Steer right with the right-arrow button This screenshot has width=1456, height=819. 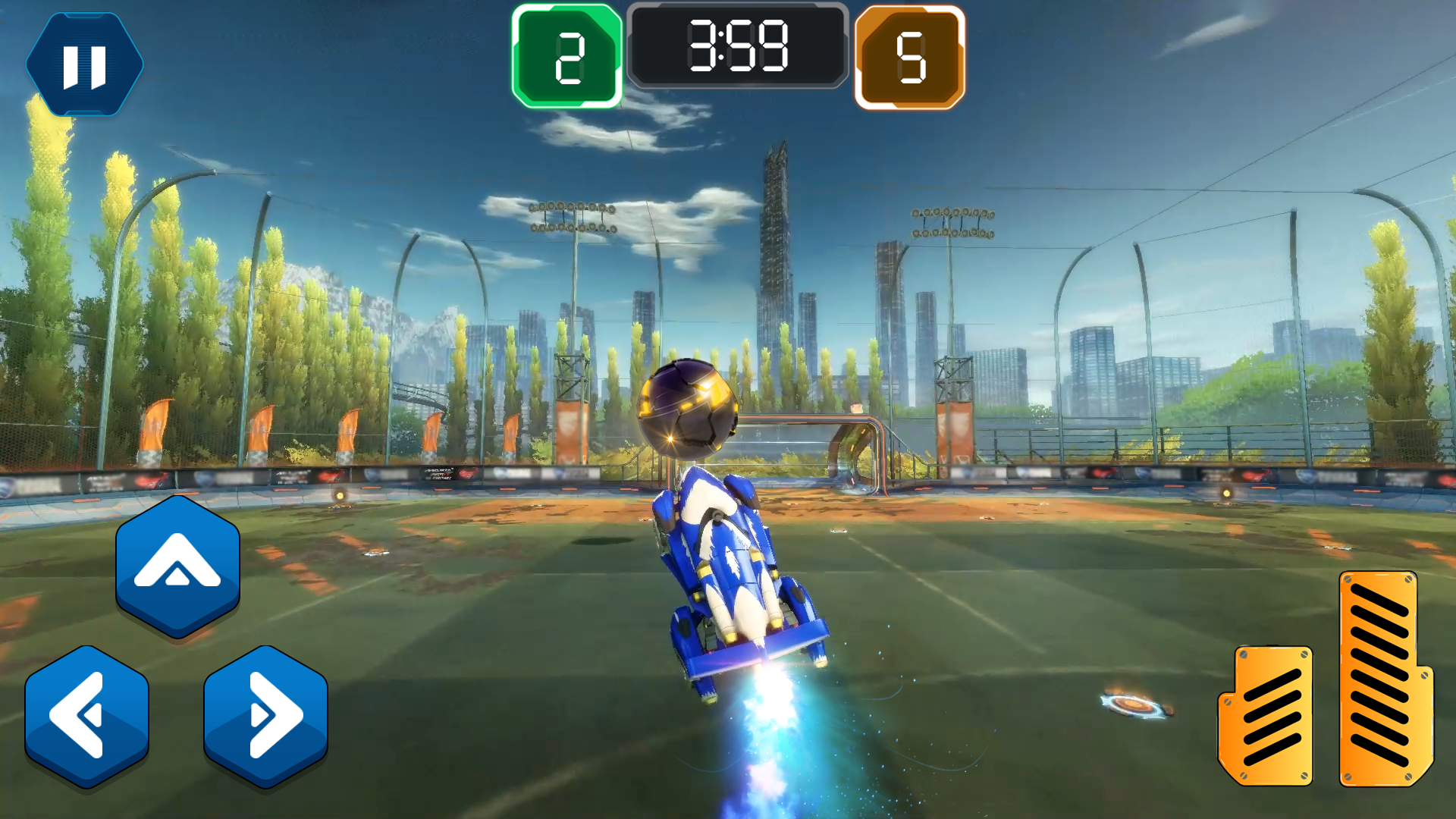tap(265, 716)
